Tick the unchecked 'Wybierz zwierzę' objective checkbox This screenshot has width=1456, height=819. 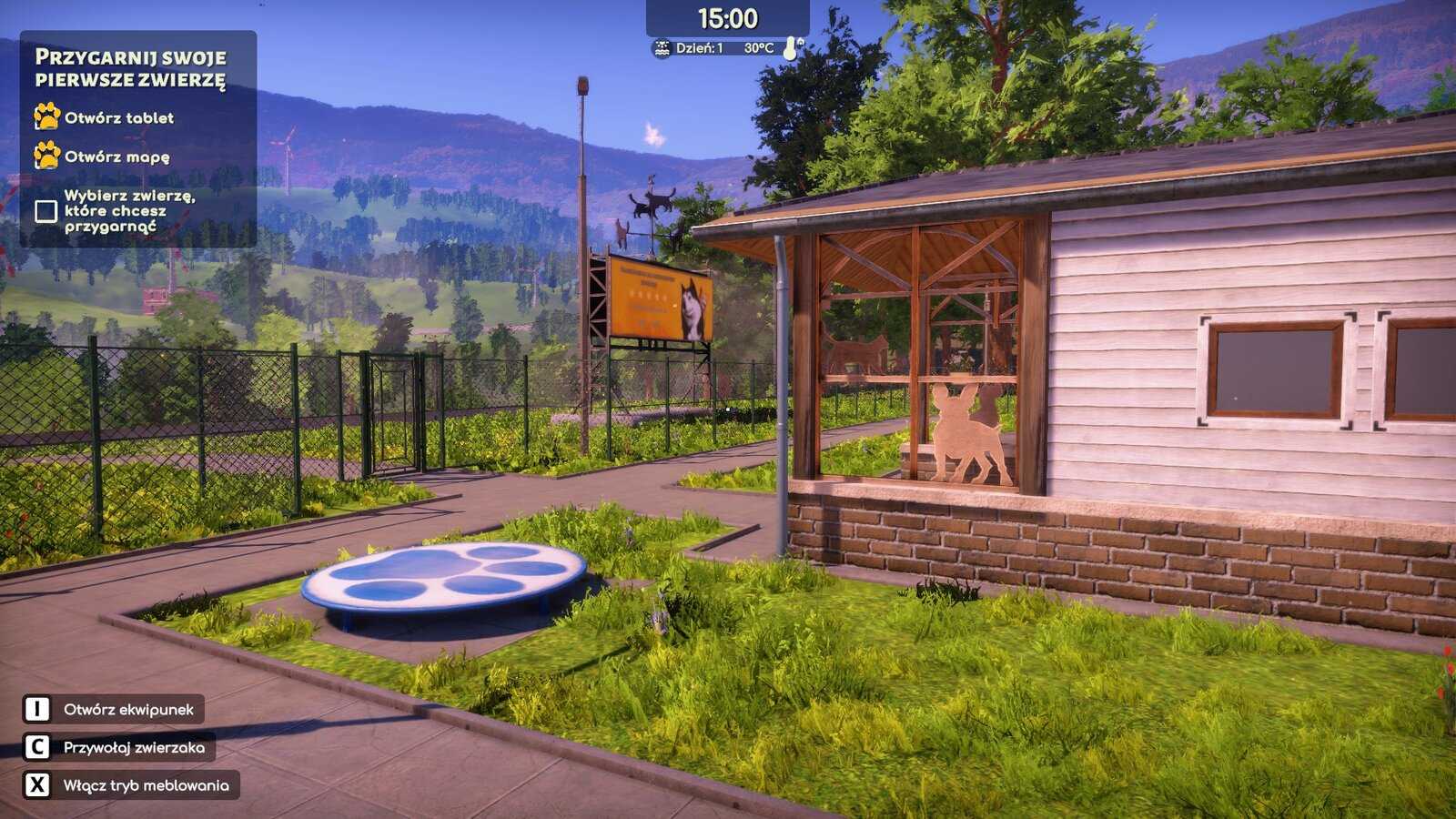(46, 211)
